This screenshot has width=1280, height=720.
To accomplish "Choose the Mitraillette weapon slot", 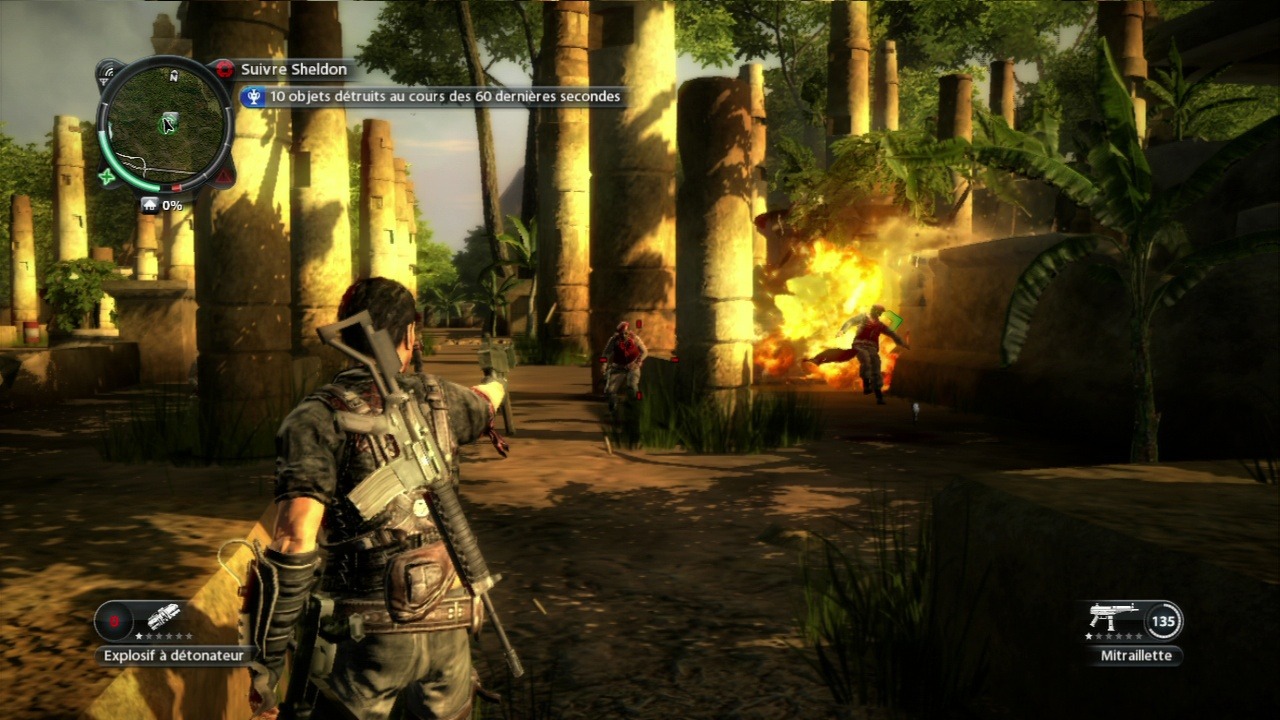I will (1134, 620).
